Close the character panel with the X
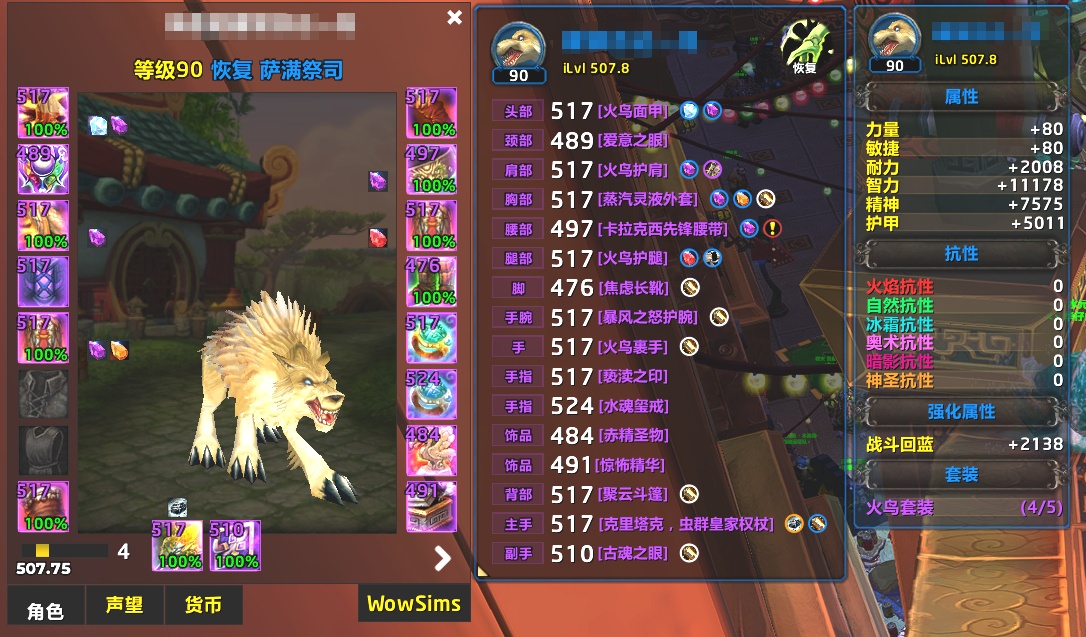Image resolution: width=1086 pixels, height=637 pixels. tap(454, 17)
